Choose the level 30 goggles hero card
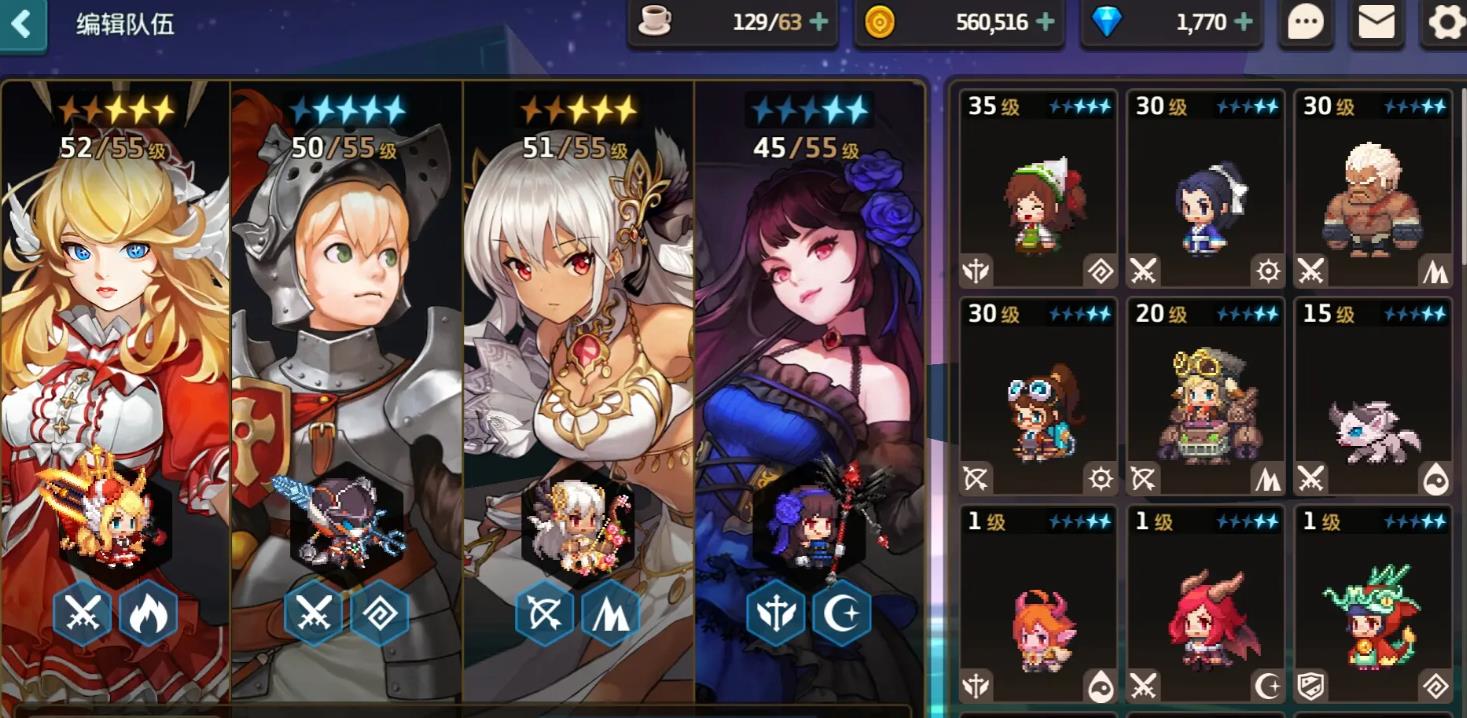Viewport: 1467px width, 718px height. tap(1038, 397)
